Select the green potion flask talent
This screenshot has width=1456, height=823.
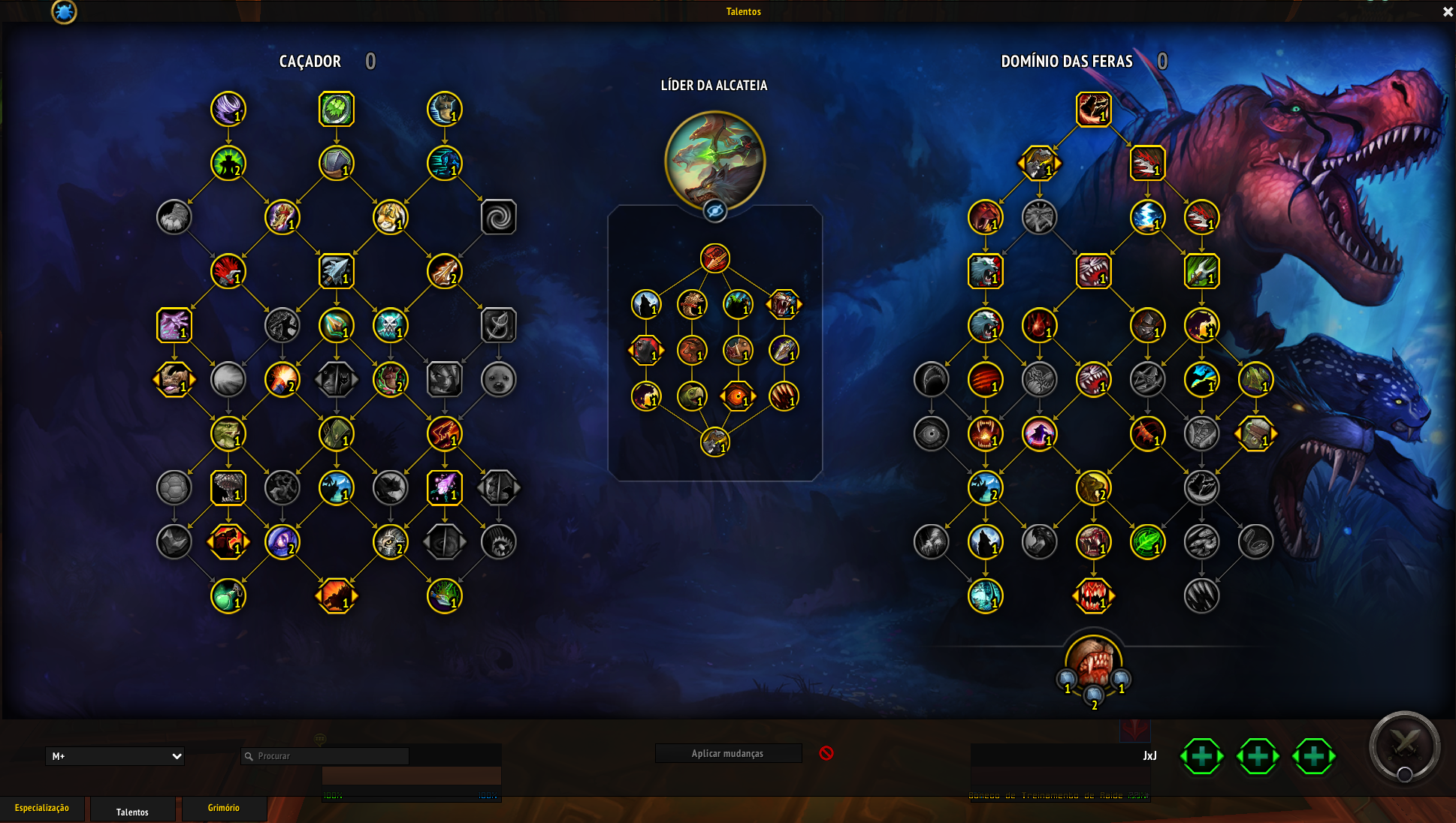tap(228, 596)
